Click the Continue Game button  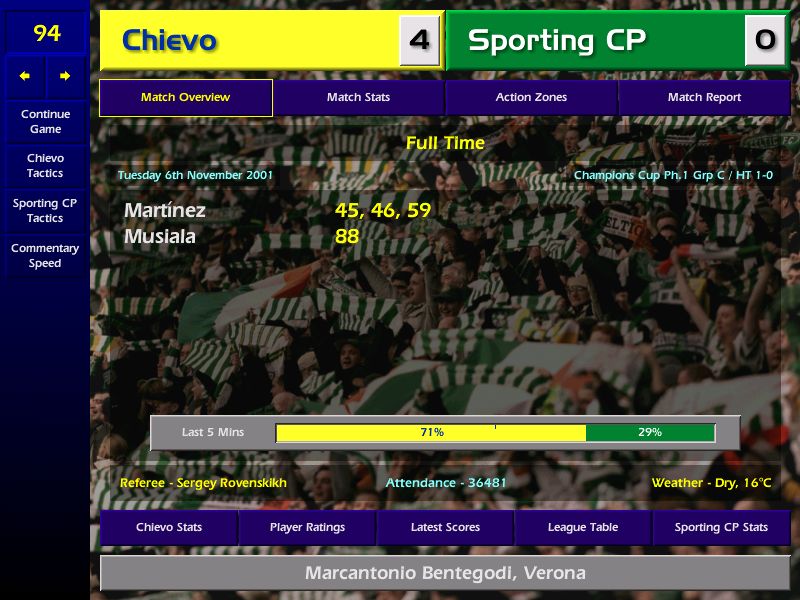pos(45,122)
